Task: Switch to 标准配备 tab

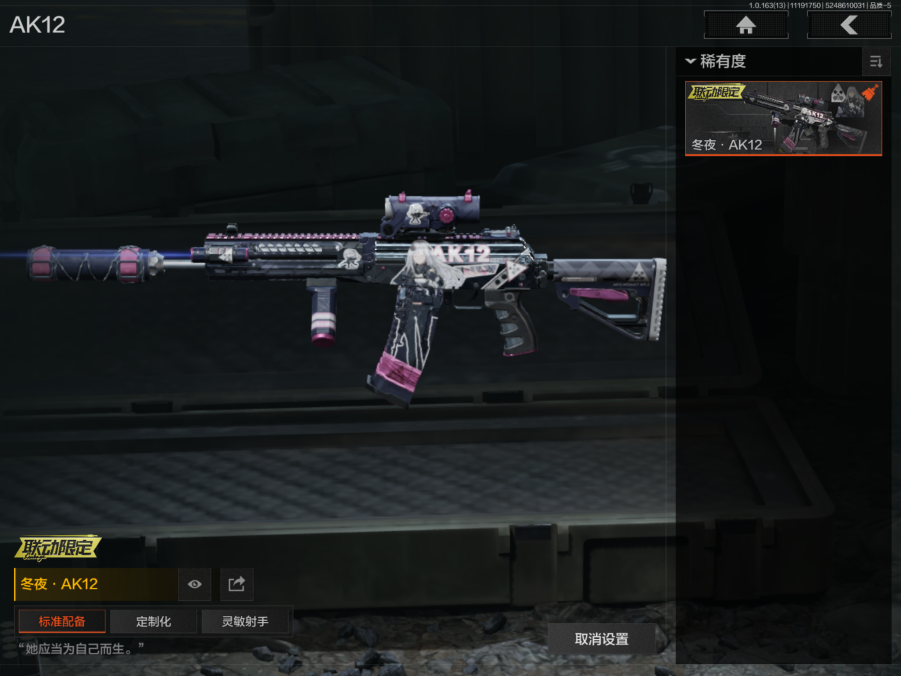Action: [62, 621]
